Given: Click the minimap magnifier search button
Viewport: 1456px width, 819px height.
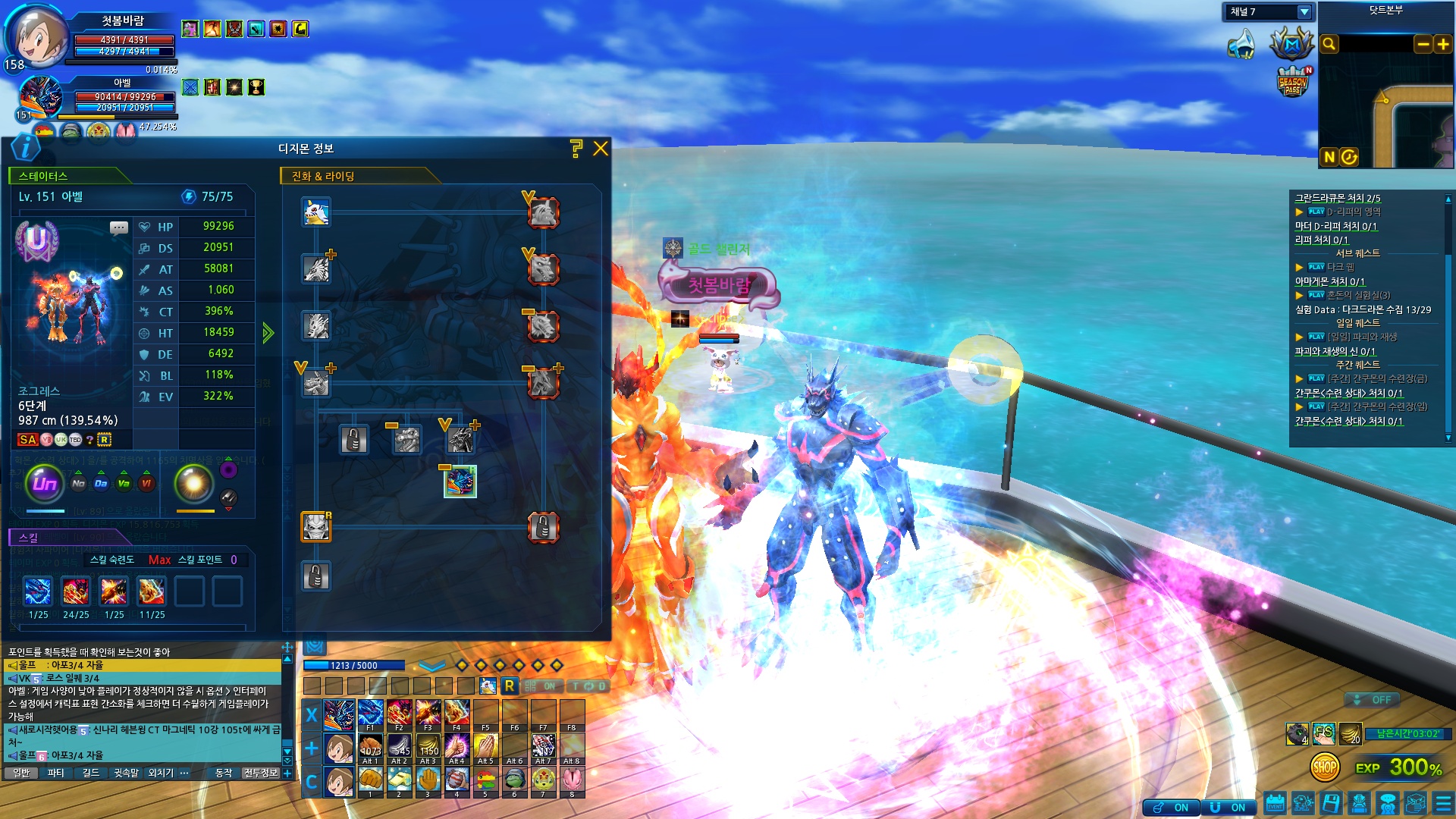Looking at the screenshot, I should (1329, 44).
